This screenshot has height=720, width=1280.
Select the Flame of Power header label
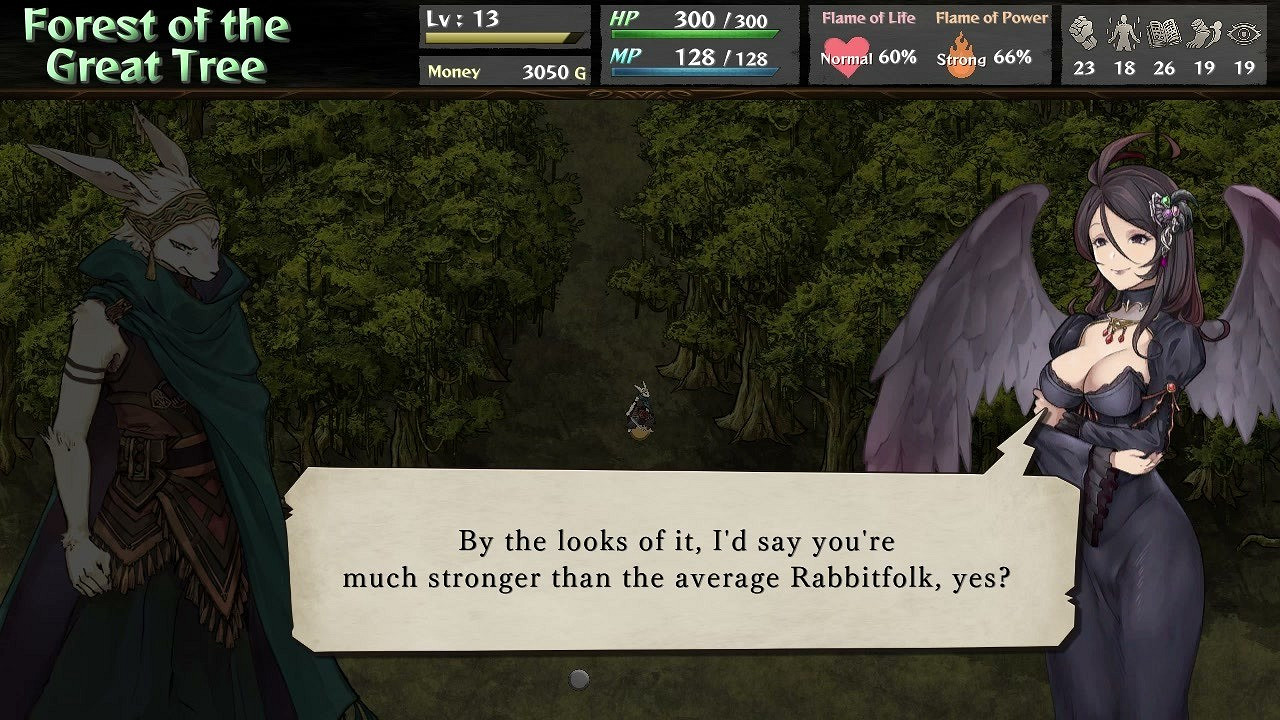click(x=991, y=17)
